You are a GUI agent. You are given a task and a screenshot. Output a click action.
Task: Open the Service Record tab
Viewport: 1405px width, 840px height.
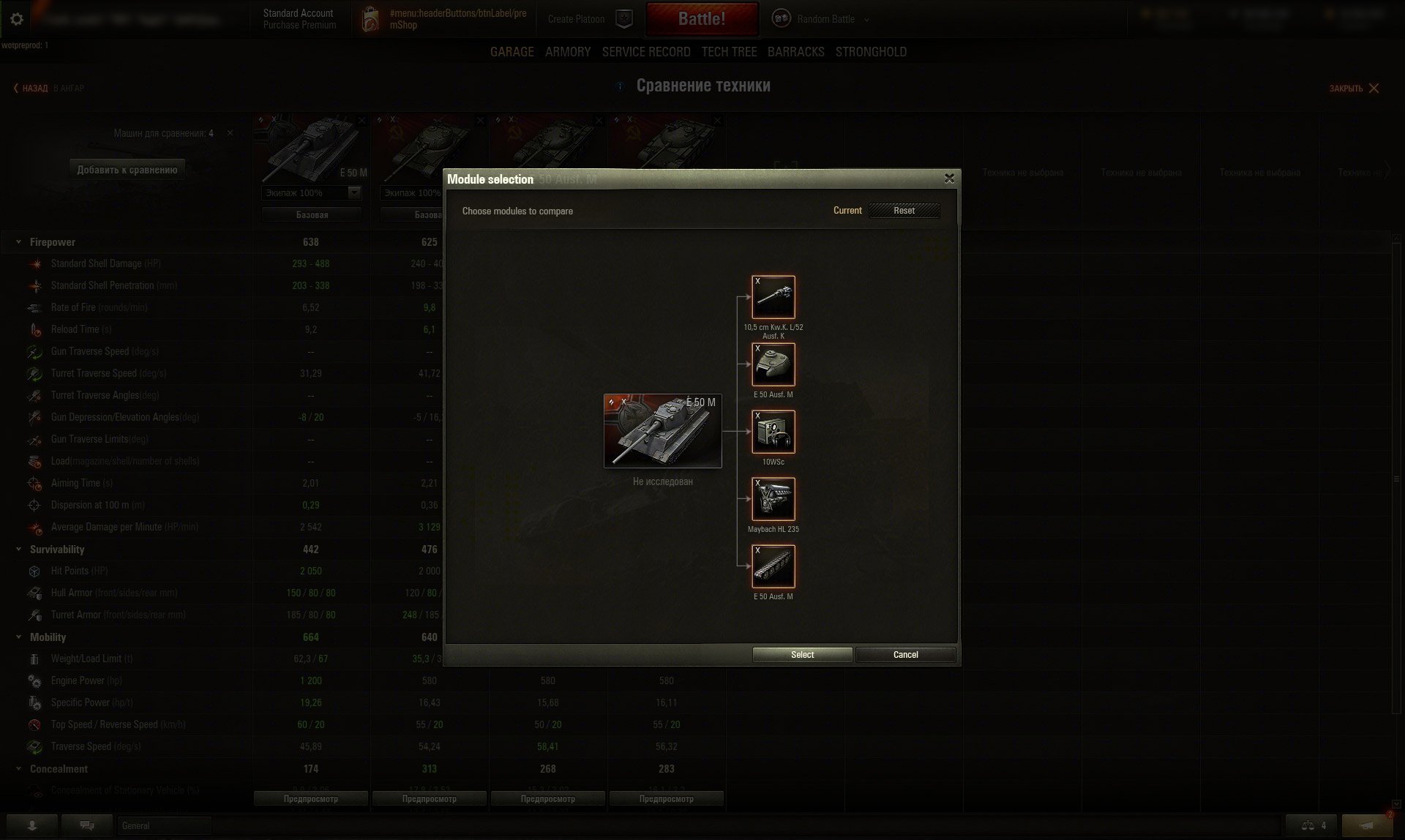click(x=646, y=52)
